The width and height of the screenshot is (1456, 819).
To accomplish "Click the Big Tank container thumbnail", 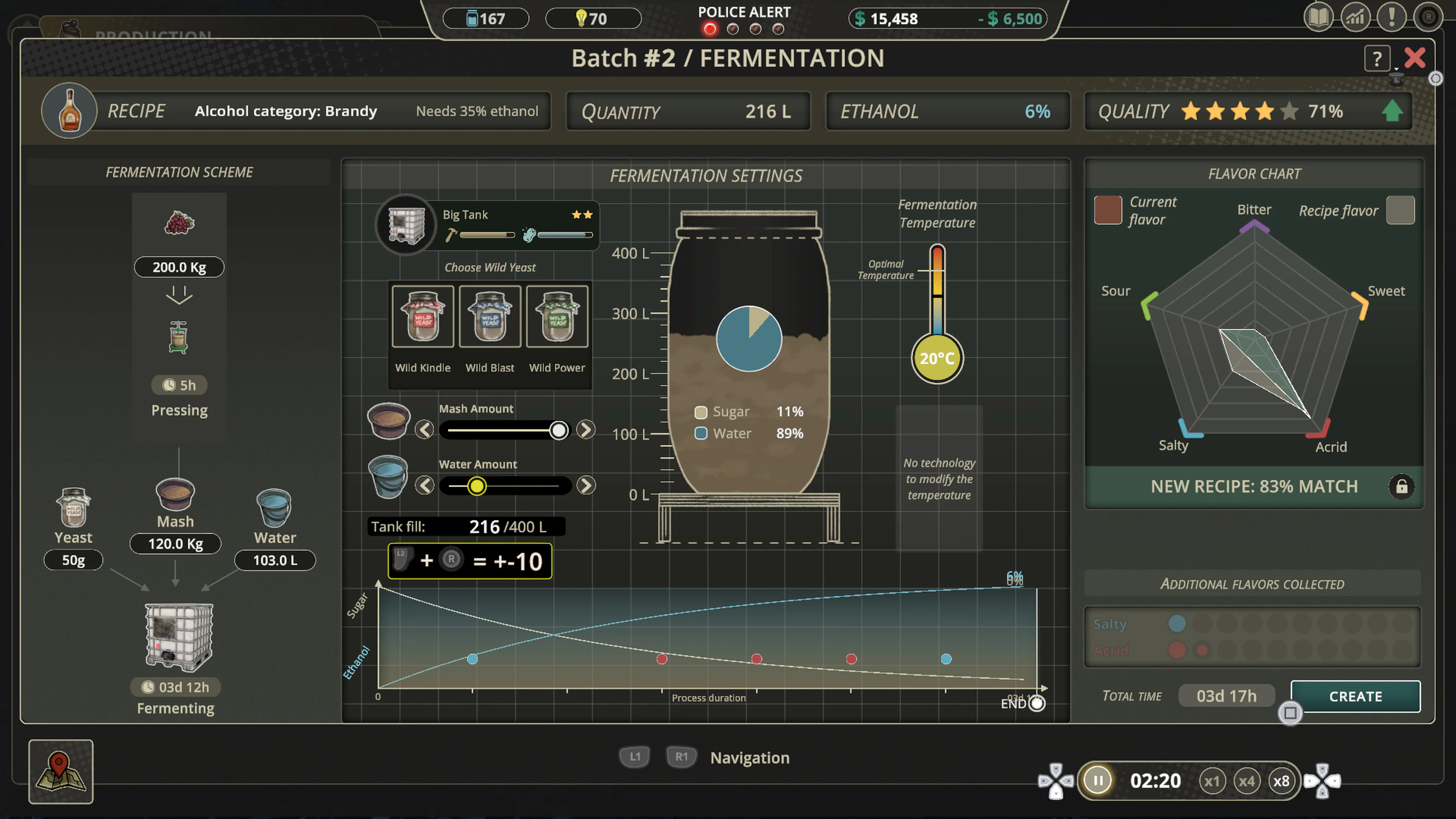I will click(406, 224).
